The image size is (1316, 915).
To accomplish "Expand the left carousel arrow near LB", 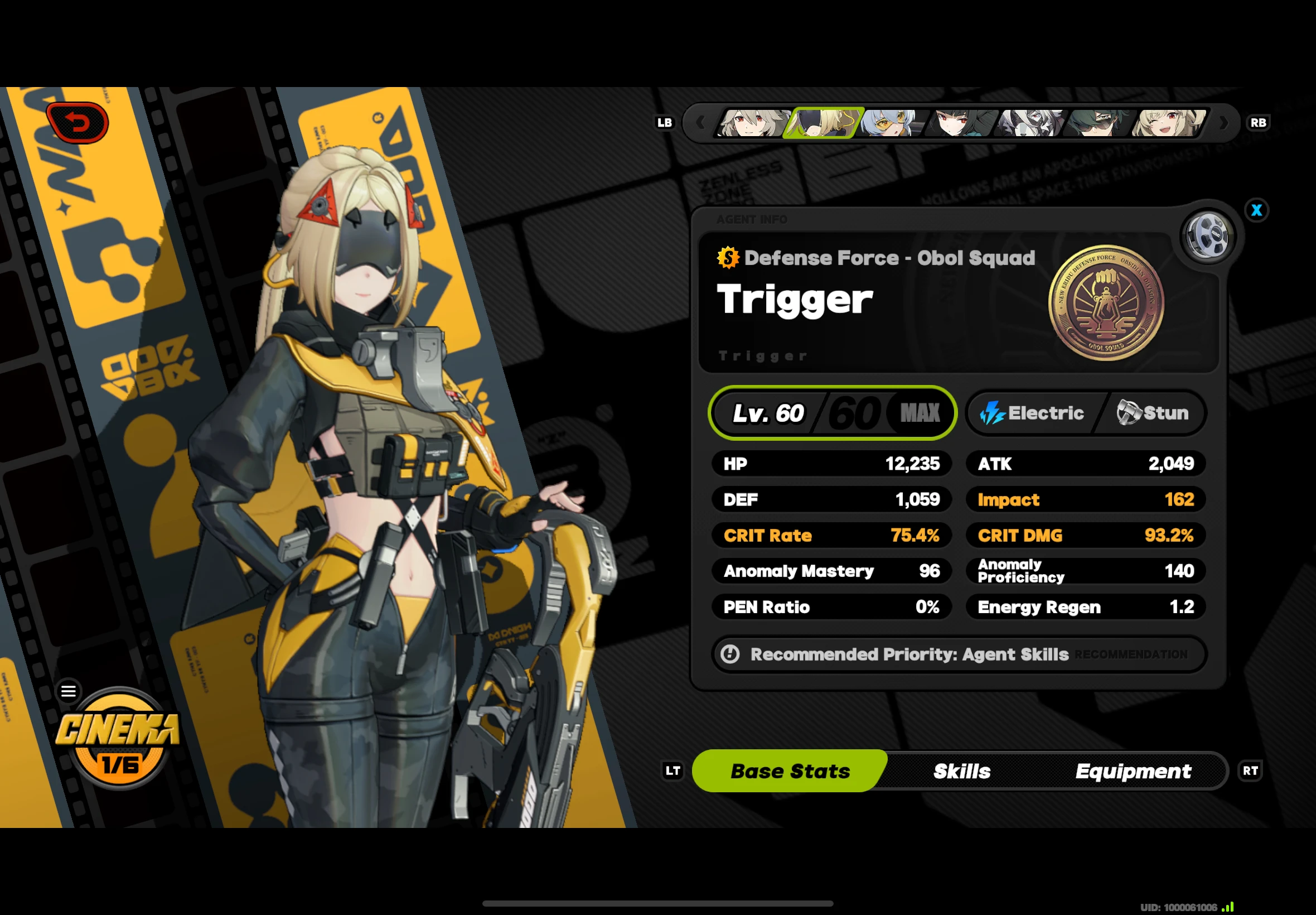I will click(701, 123).
